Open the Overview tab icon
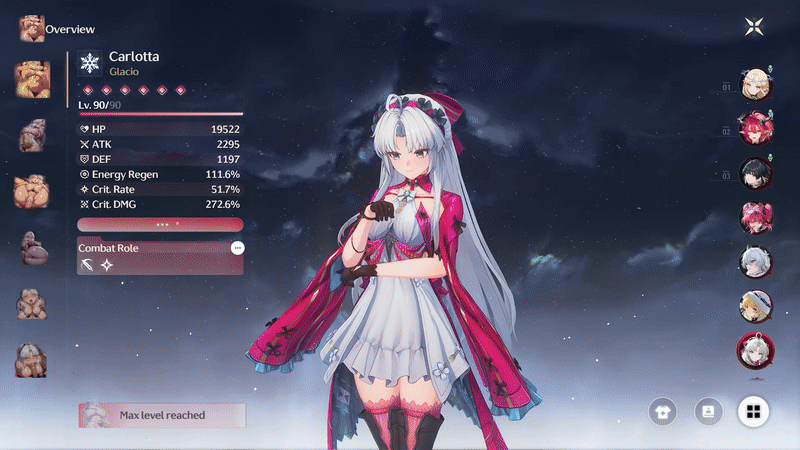Screen dimensions: 800x450 point(31,28)
